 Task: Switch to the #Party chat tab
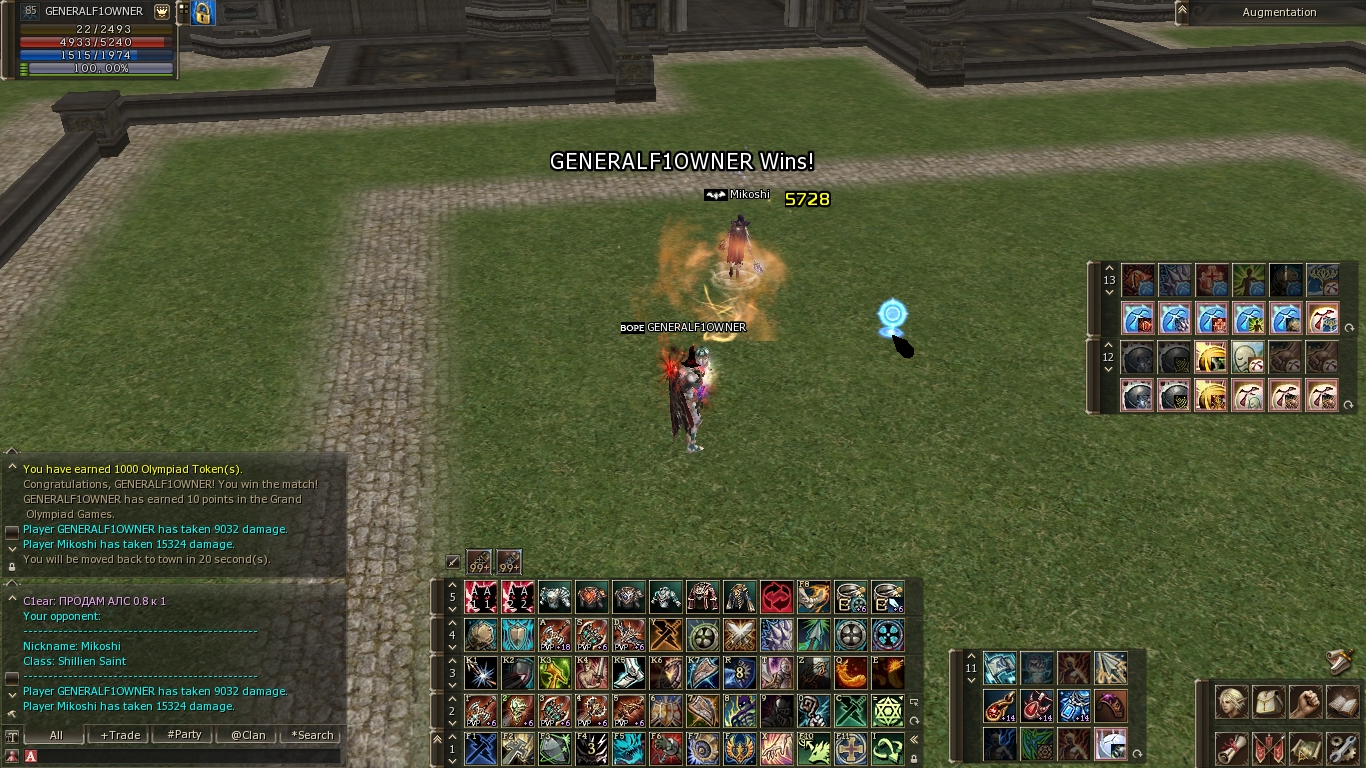[182, 735]
